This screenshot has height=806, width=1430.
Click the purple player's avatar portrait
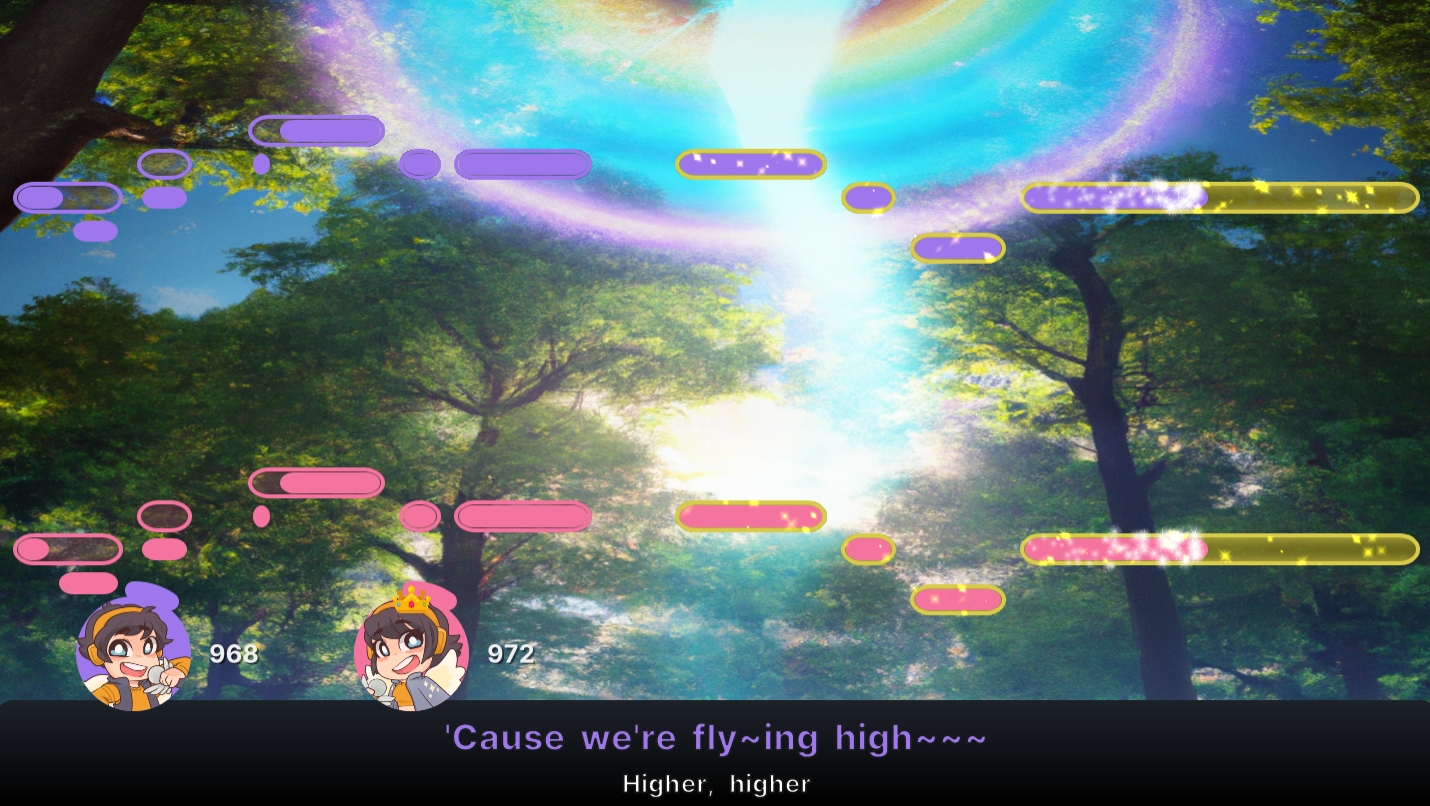[x=133, y=655]
